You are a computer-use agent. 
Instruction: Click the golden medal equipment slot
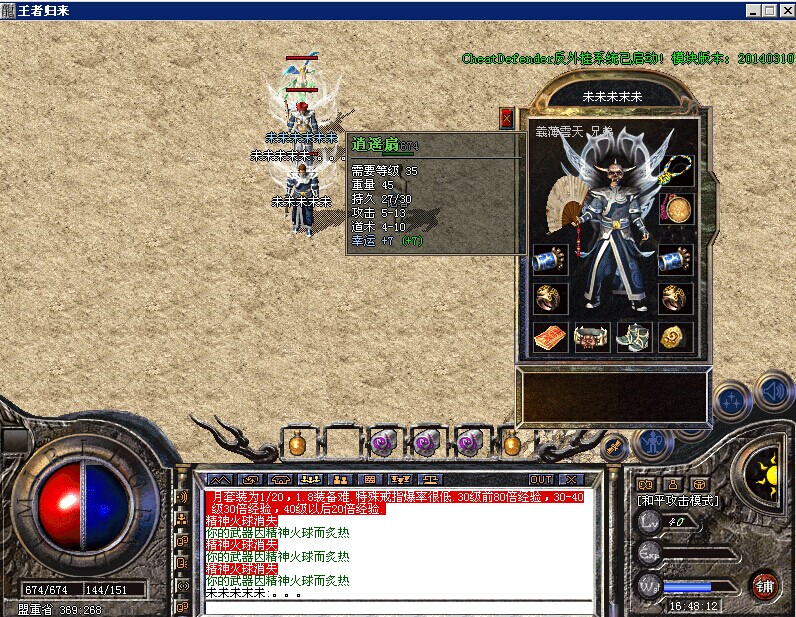(677, 208)
